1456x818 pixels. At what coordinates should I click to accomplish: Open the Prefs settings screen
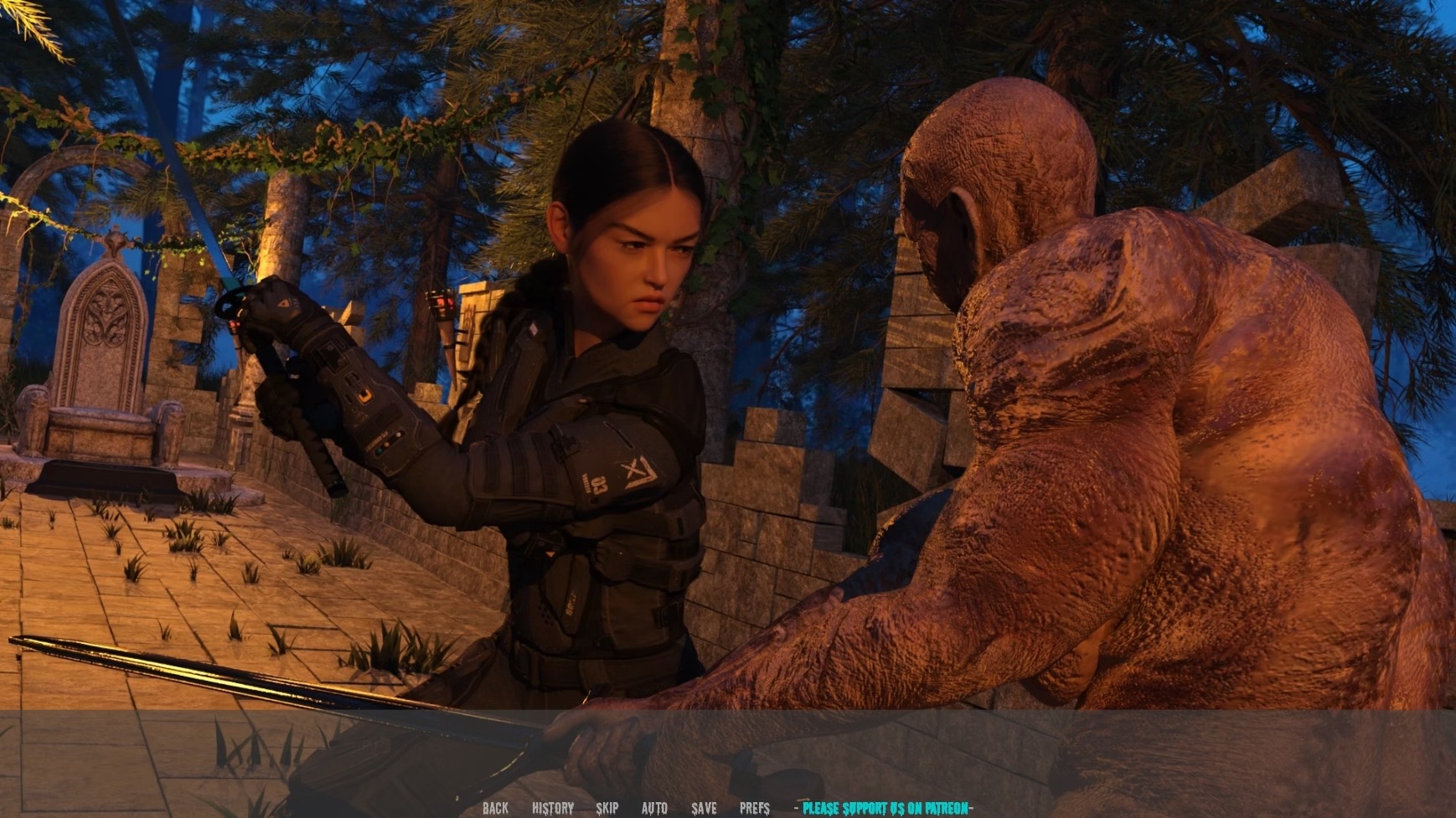pyautogui.click(x=754, y=808)
